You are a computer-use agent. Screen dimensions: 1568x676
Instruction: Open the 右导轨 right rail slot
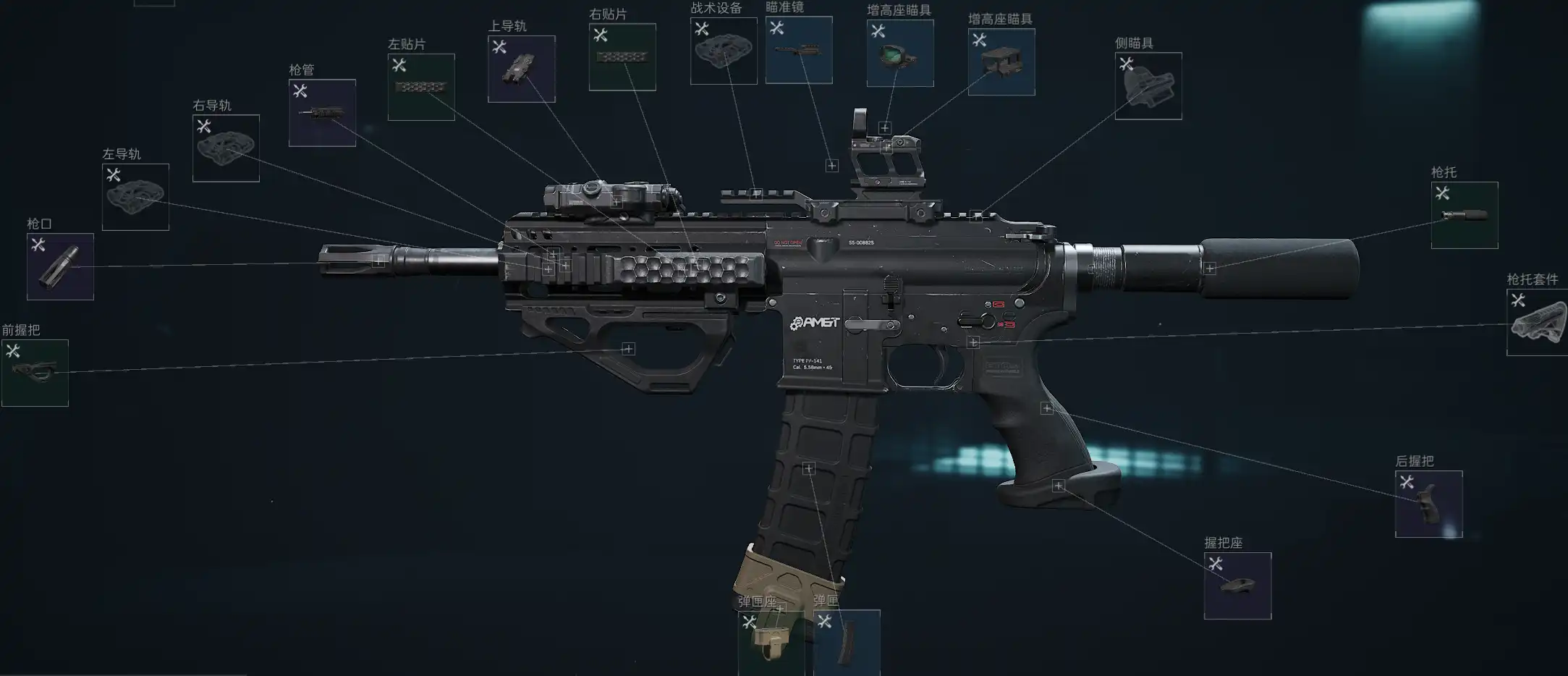pyautogui.click(x=226, y=148)
